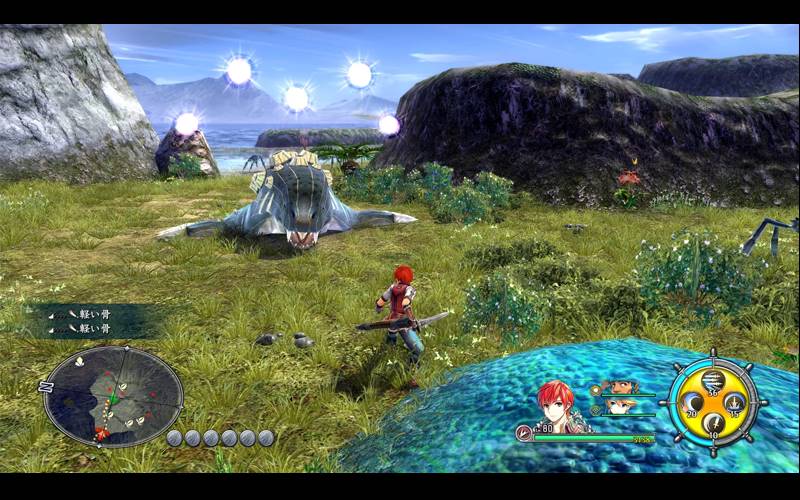
Task: Click the red arrow marker on minimap
Action: [x=103, y=433]
